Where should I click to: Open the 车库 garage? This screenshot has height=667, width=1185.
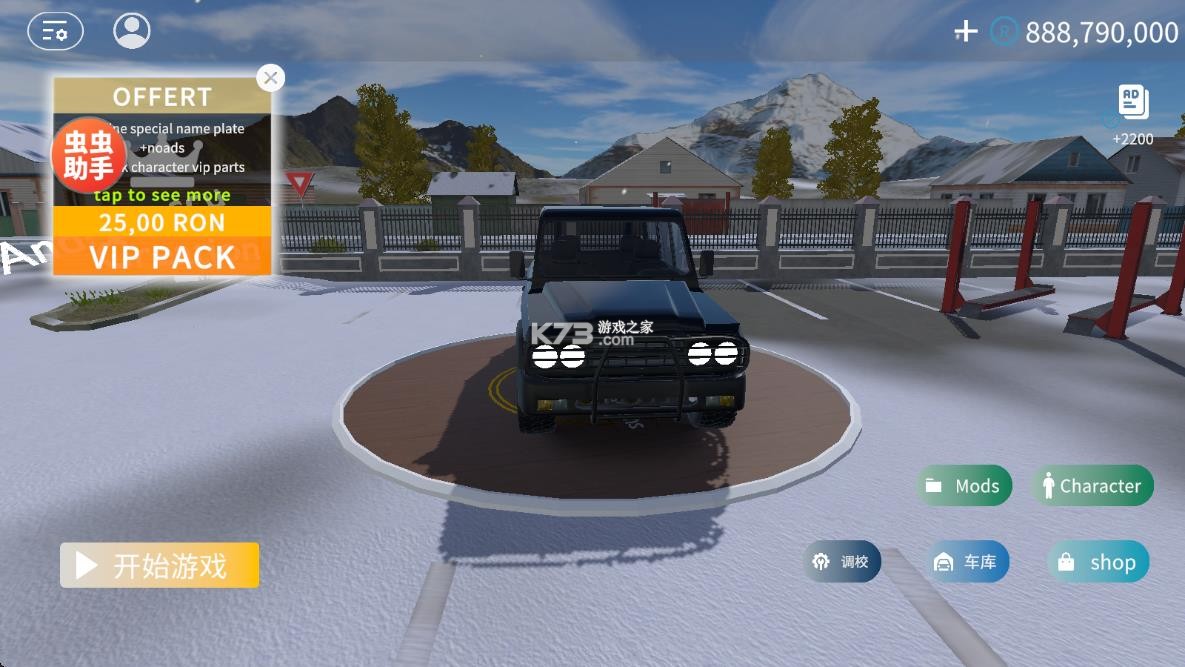(x=966, y=562)
